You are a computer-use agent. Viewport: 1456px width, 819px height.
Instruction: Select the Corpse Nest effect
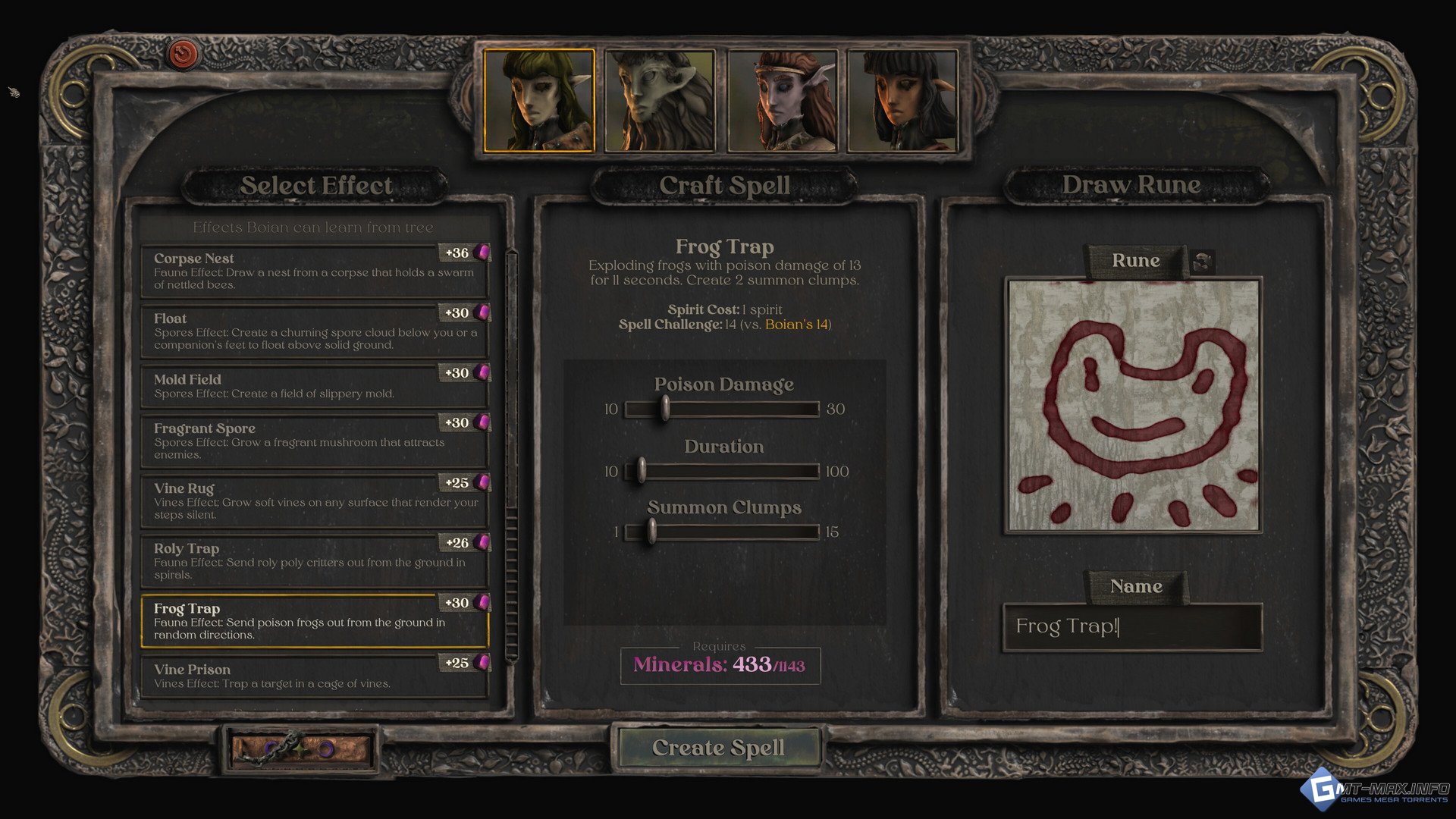(x=314, y=271)
